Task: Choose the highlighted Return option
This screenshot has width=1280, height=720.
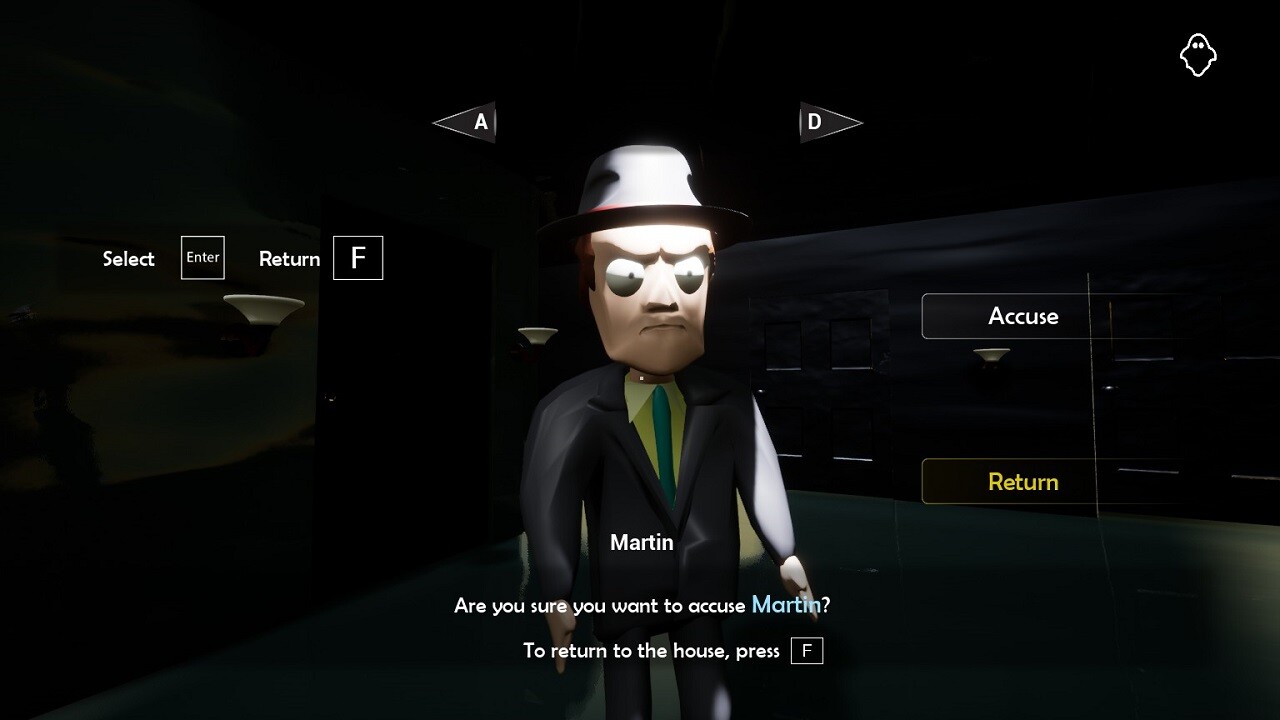Action: coord(1022,481)
